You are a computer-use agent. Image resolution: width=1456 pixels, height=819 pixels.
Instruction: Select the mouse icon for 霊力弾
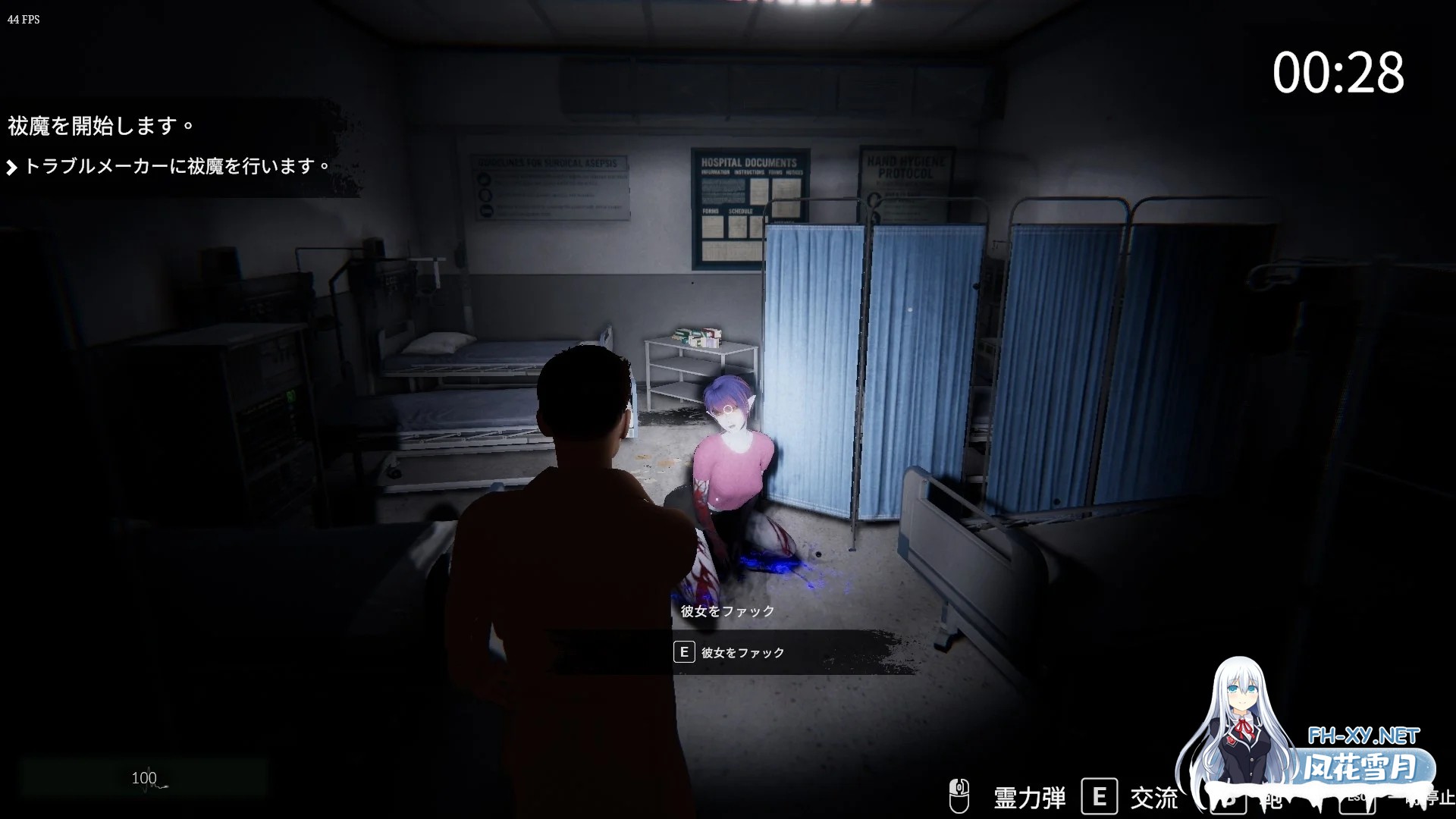pos(959,796)
